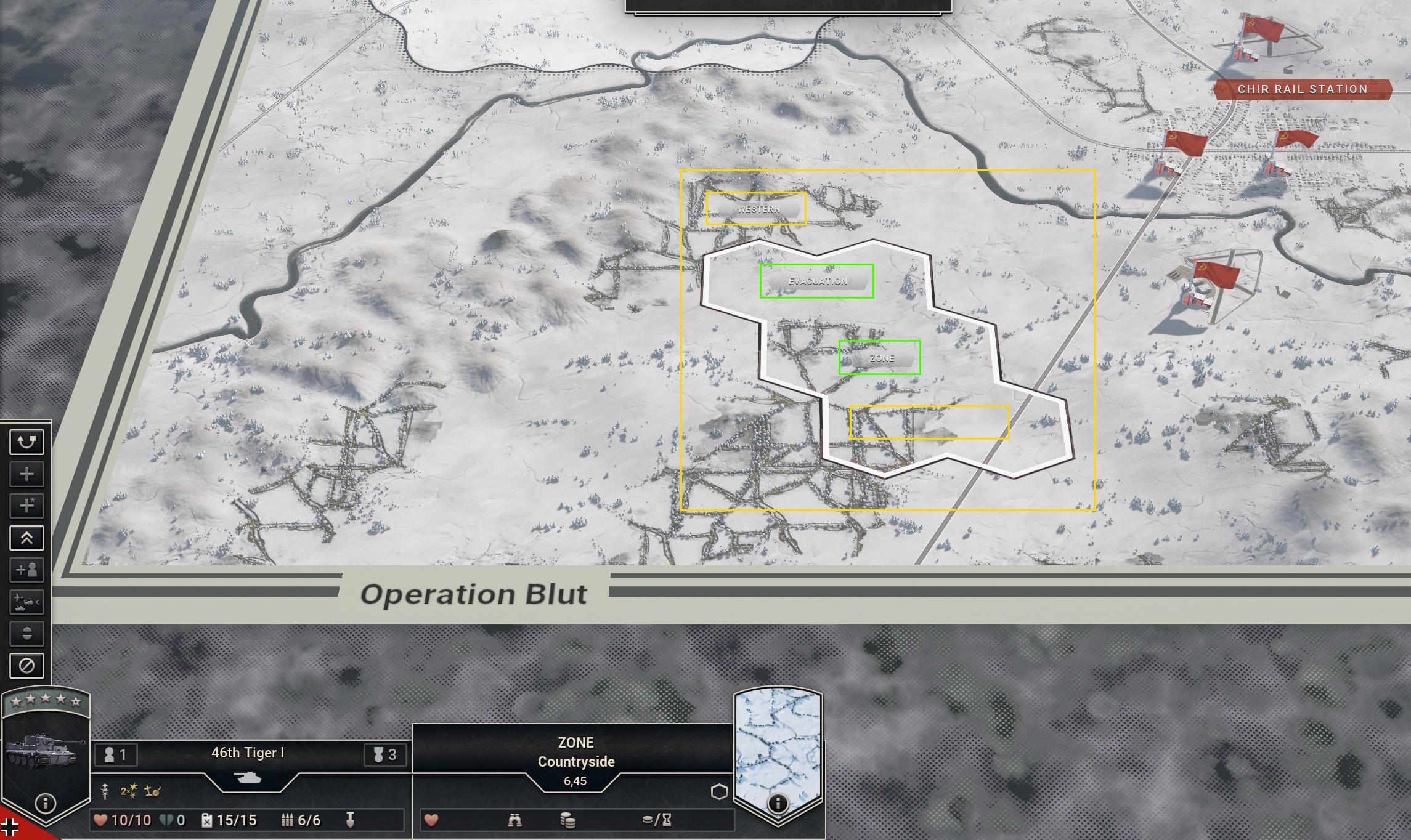Select the elite reinforcement icon
Screen dimensions: 1411x840
[x=26, y=506]
